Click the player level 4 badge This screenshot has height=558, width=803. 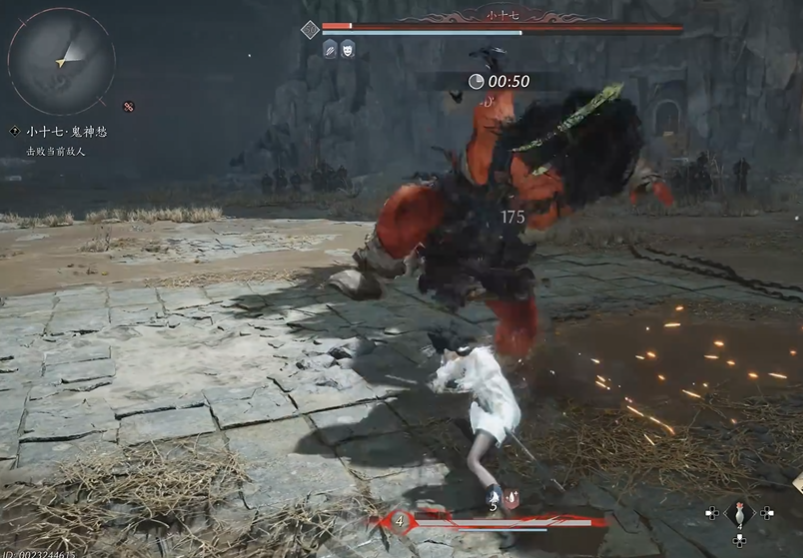[400, 521]
